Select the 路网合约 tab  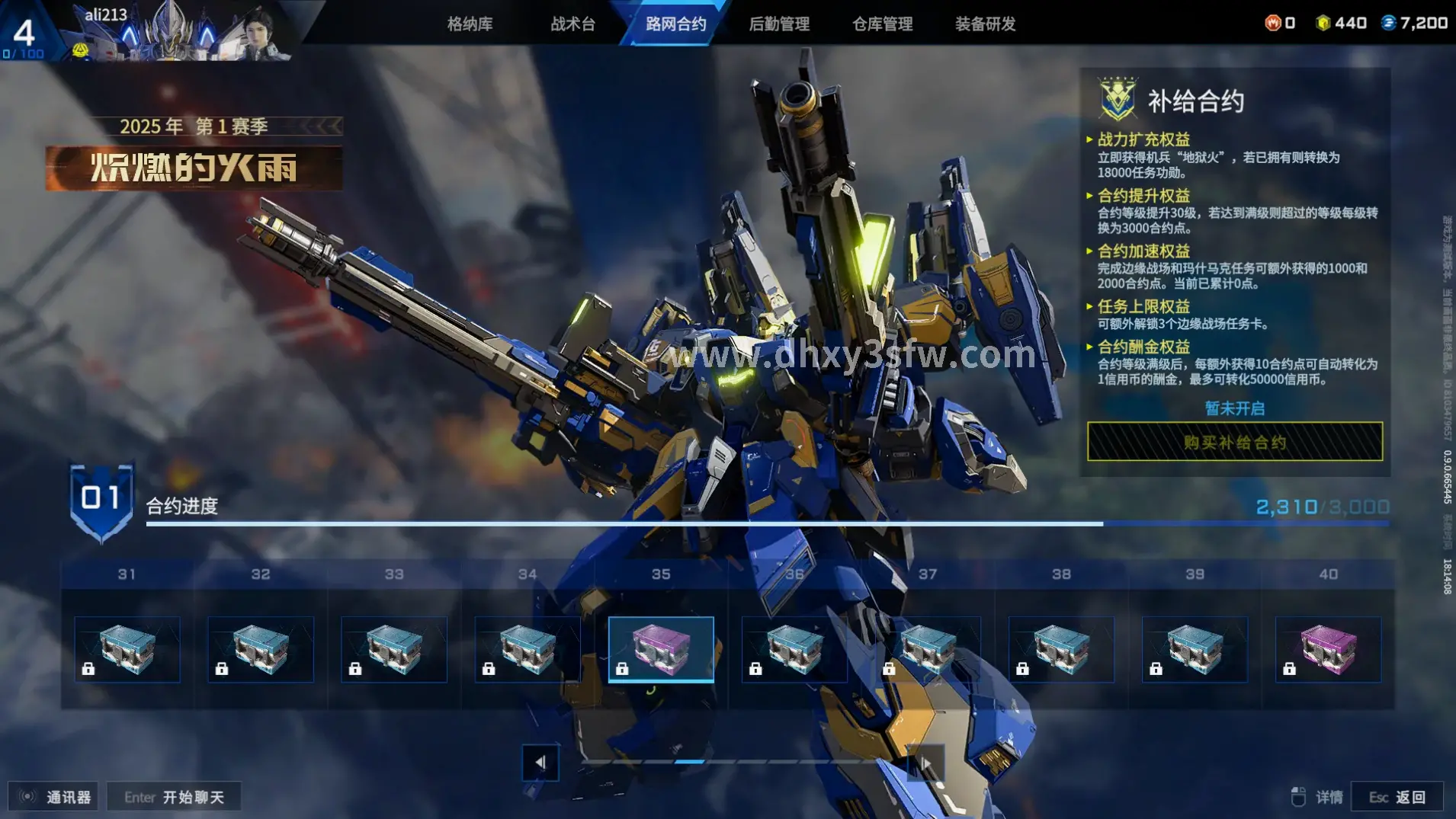[x=675, y=24]
